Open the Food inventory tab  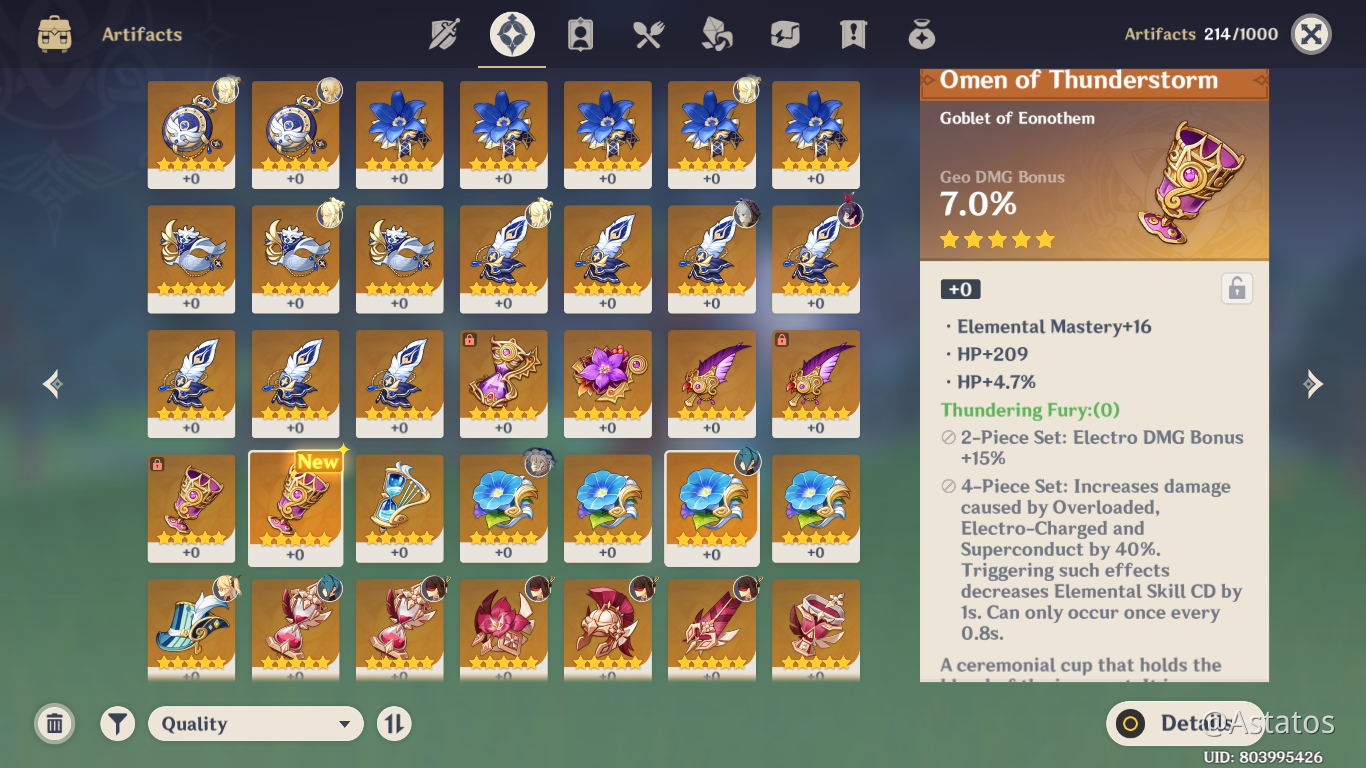[x=647, y=33]
